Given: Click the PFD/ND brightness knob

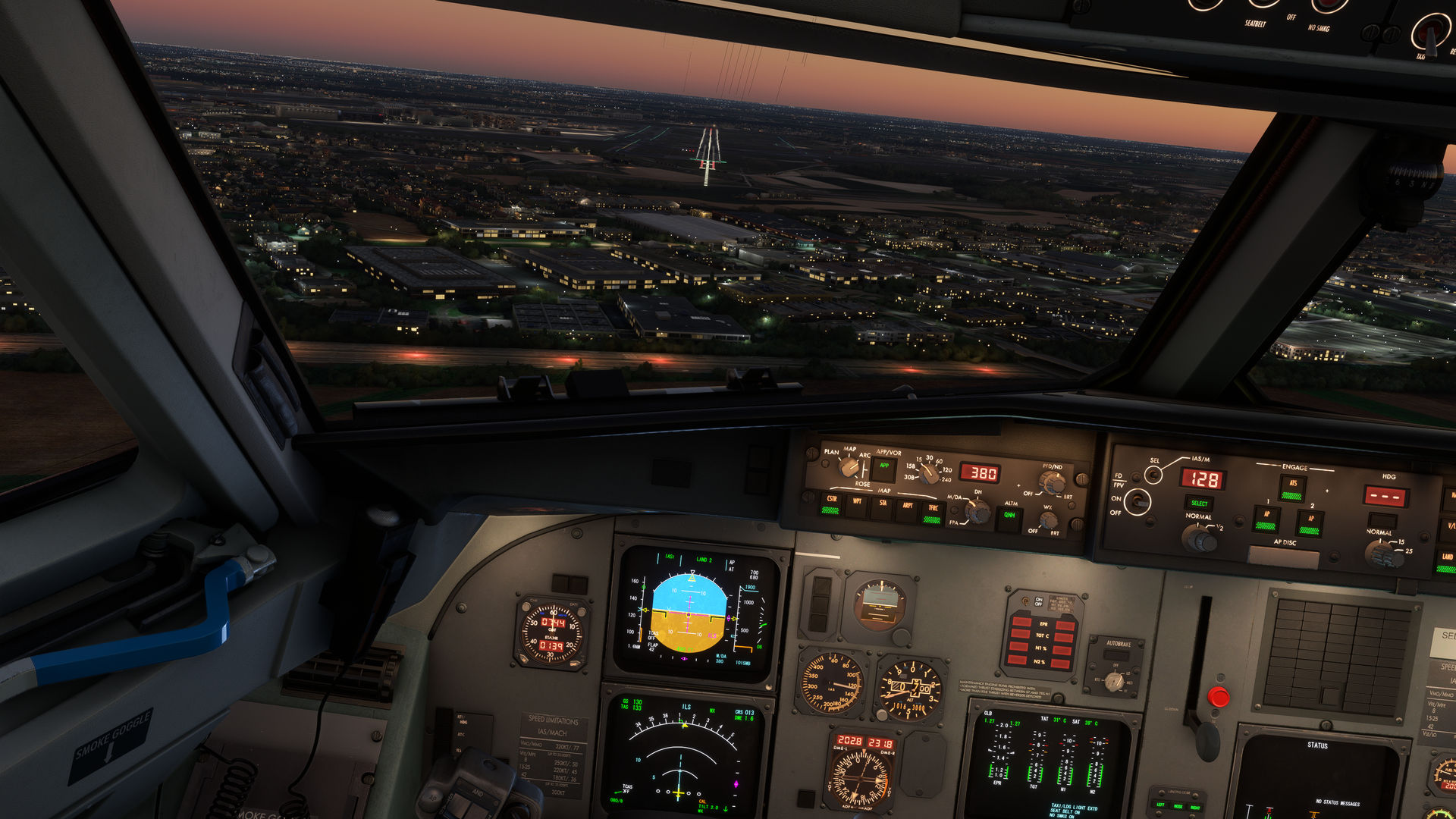Looking at the screenshot, I should [x=1051, y=482].
